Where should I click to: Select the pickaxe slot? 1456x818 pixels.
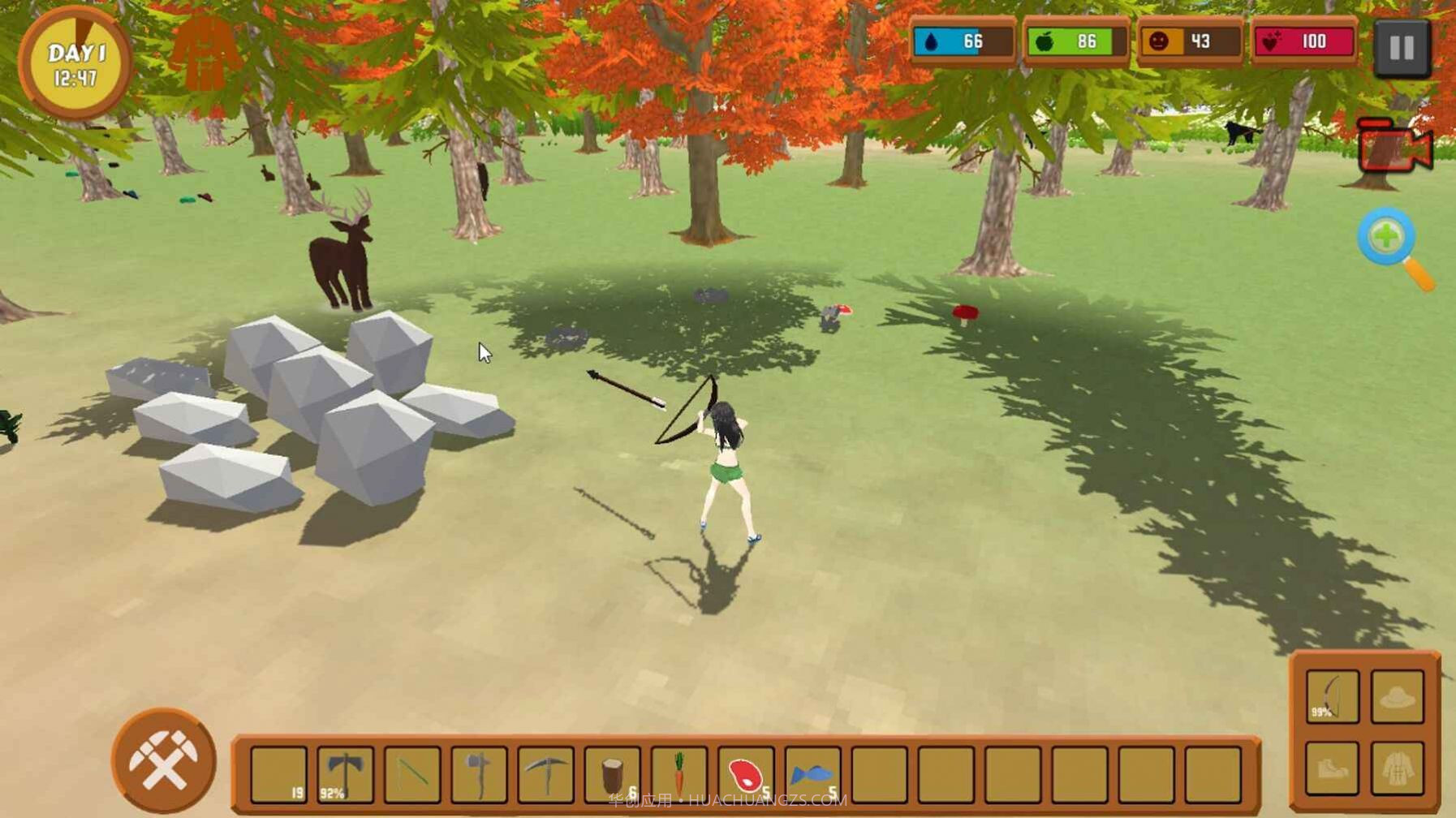546,773
